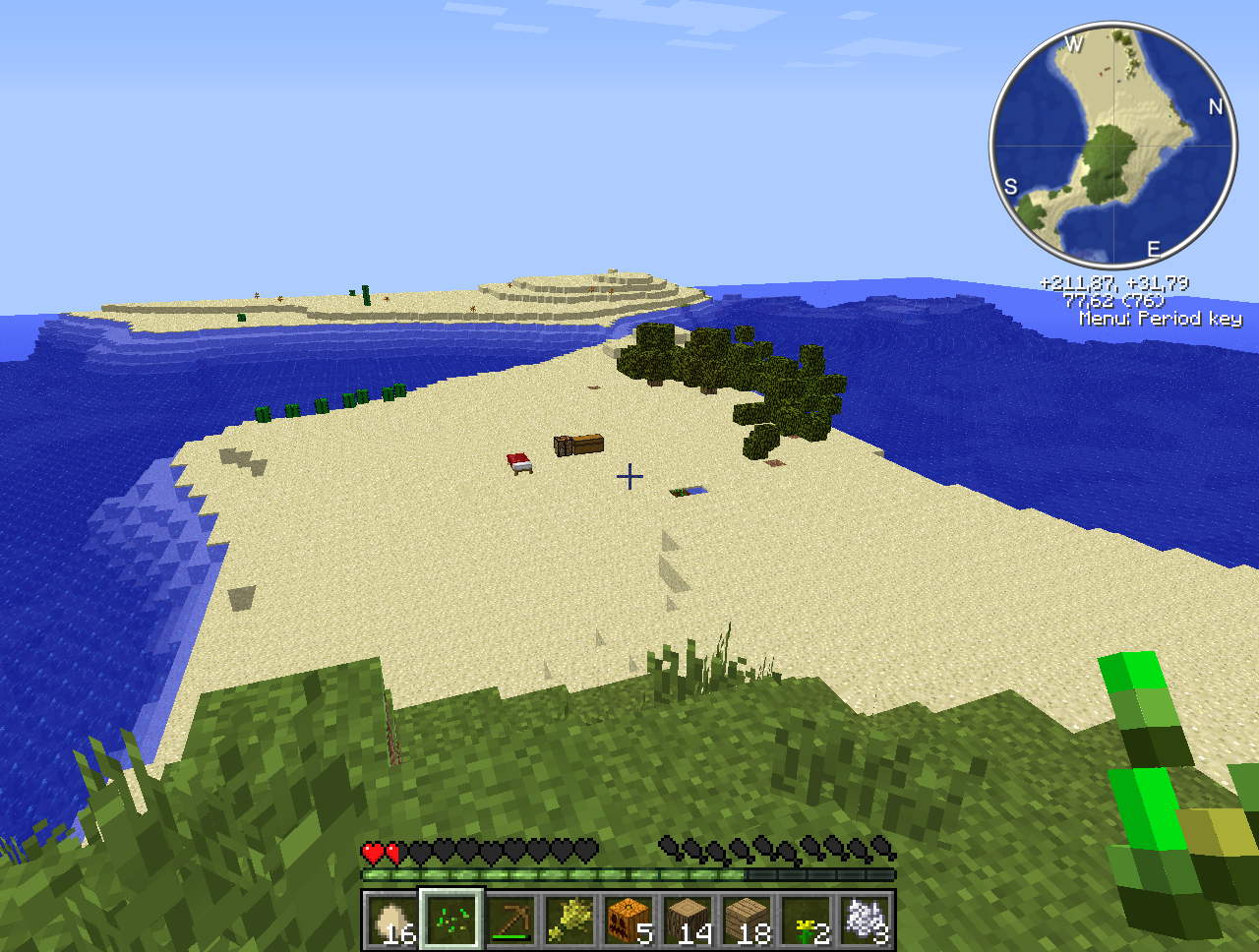Choose the wooden planks stack
1259x952 pixels.
tap(747, 921)
